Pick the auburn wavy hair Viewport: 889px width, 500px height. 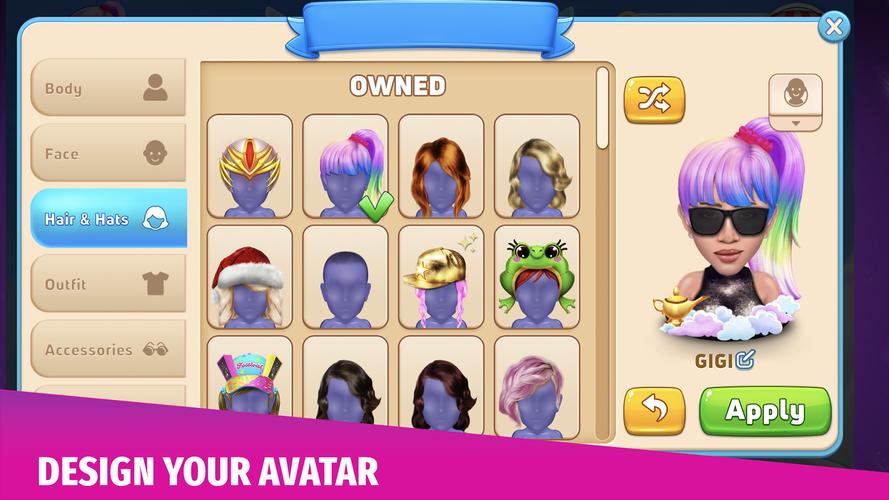coord(441,166)
